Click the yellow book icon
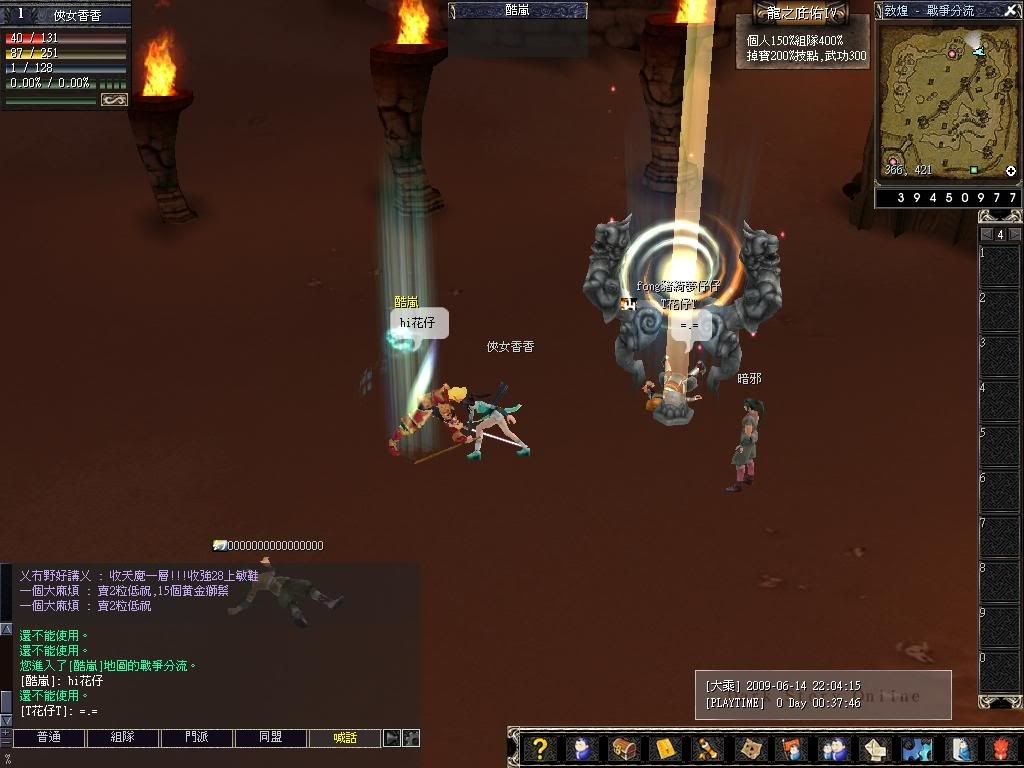This screenshot has width=1024, height=768. [x=665, y=748]
